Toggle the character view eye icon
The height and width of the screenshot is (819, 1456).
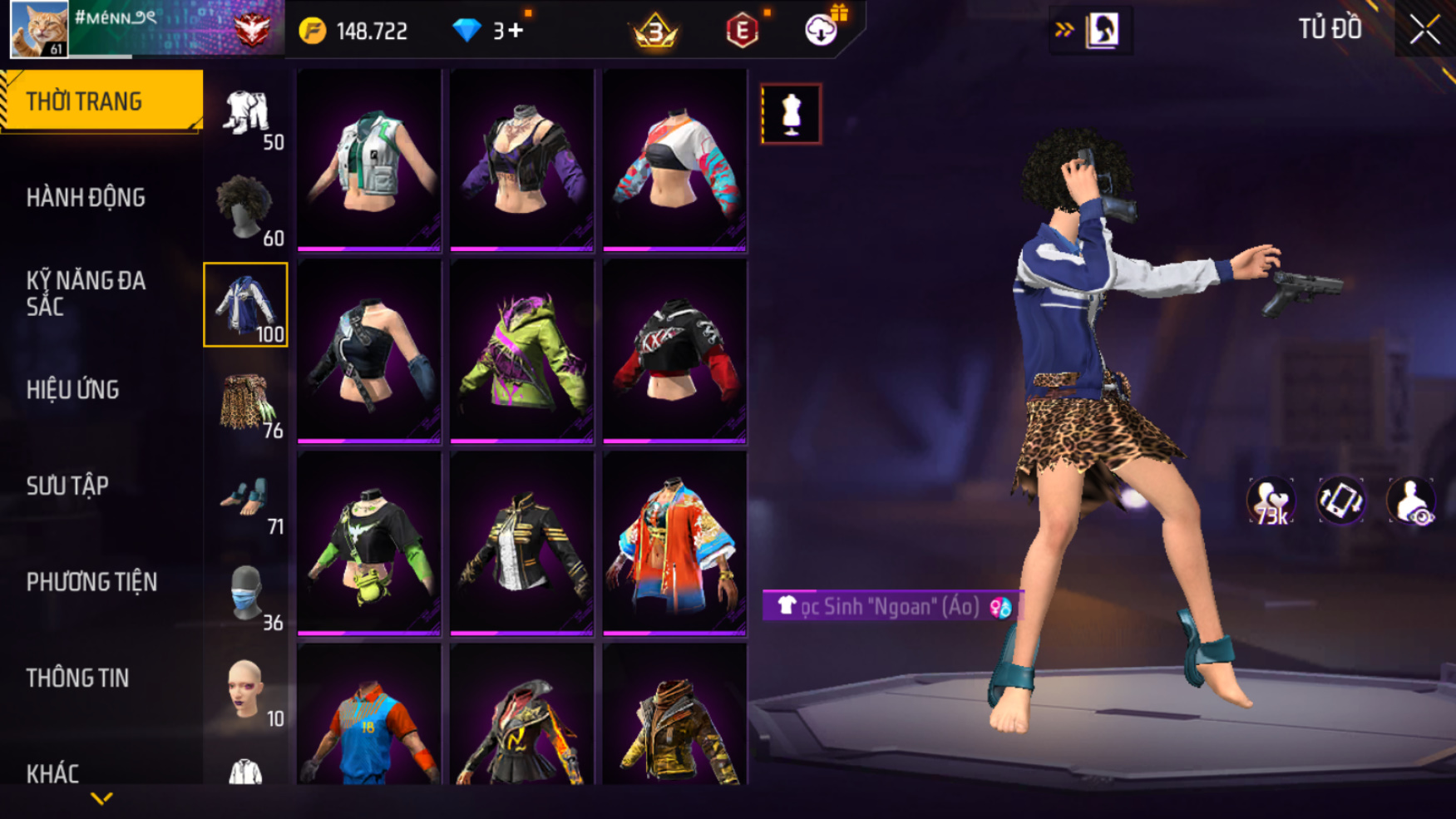[x=1411, y=501]
